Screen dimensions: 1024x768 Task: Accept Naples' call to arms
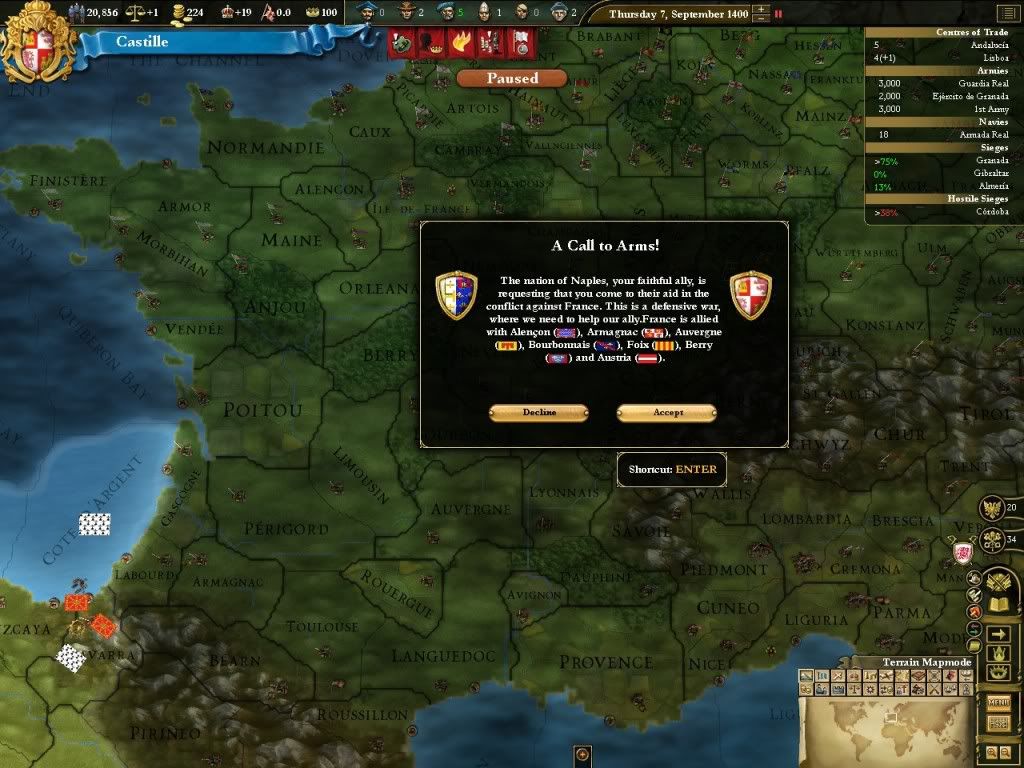tap(667, 413)
